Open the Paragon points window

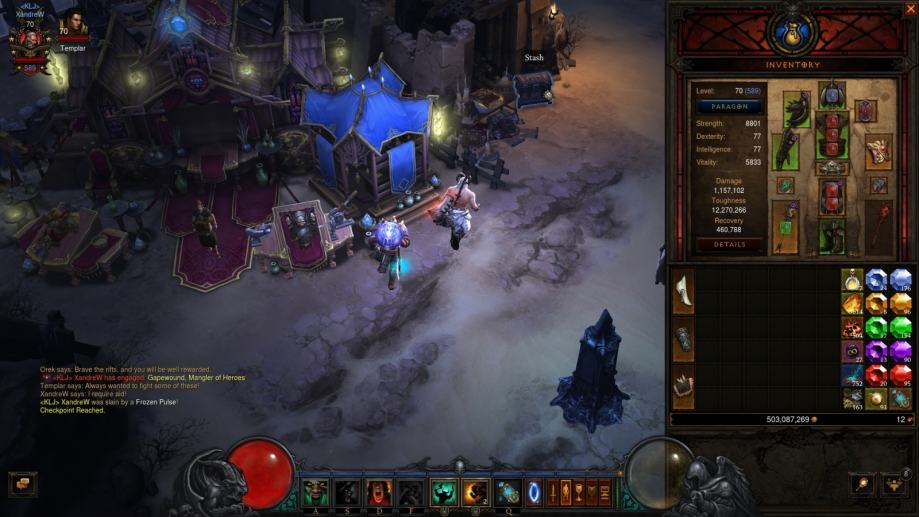coord(729,106)
